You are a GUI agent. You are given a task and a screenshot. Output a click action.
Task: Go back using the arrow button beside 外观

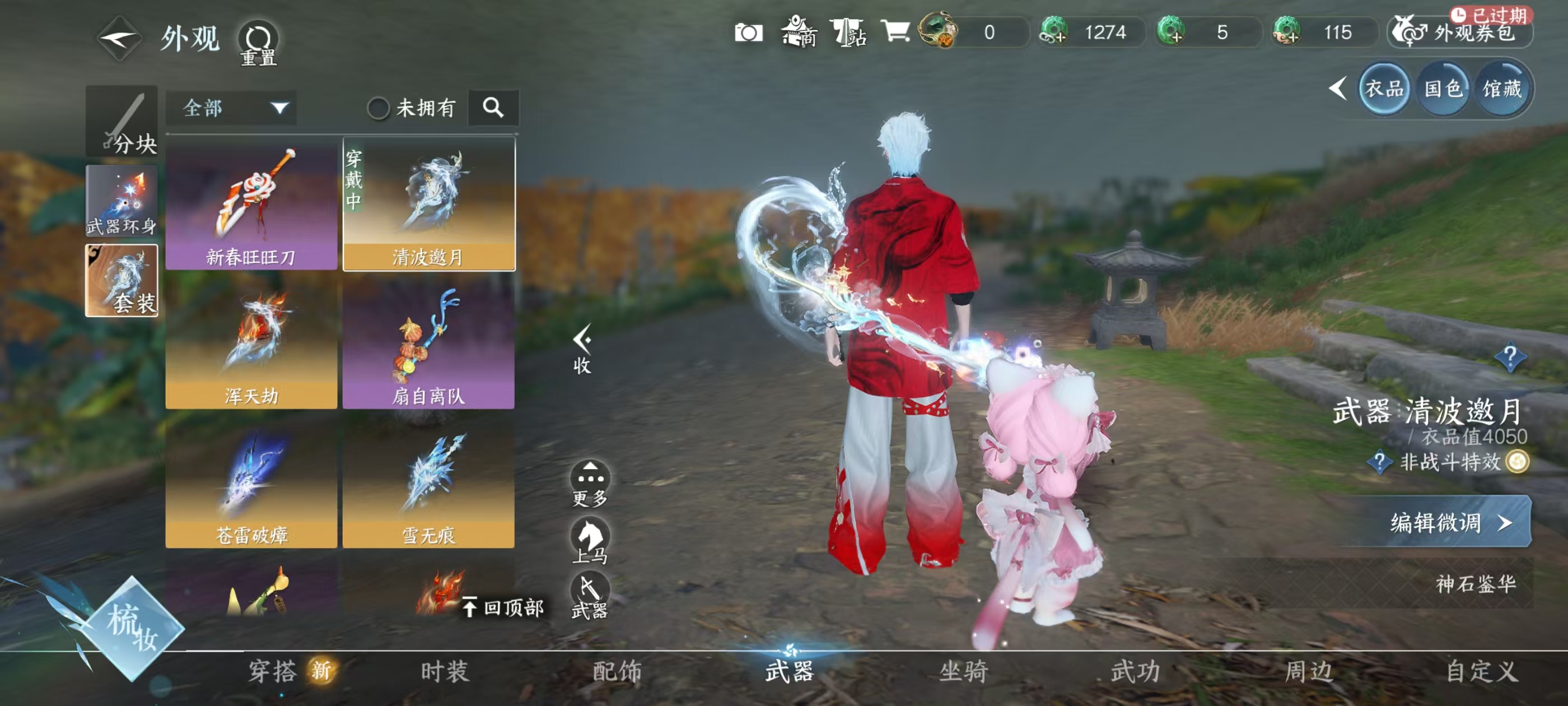coord(119,39)
